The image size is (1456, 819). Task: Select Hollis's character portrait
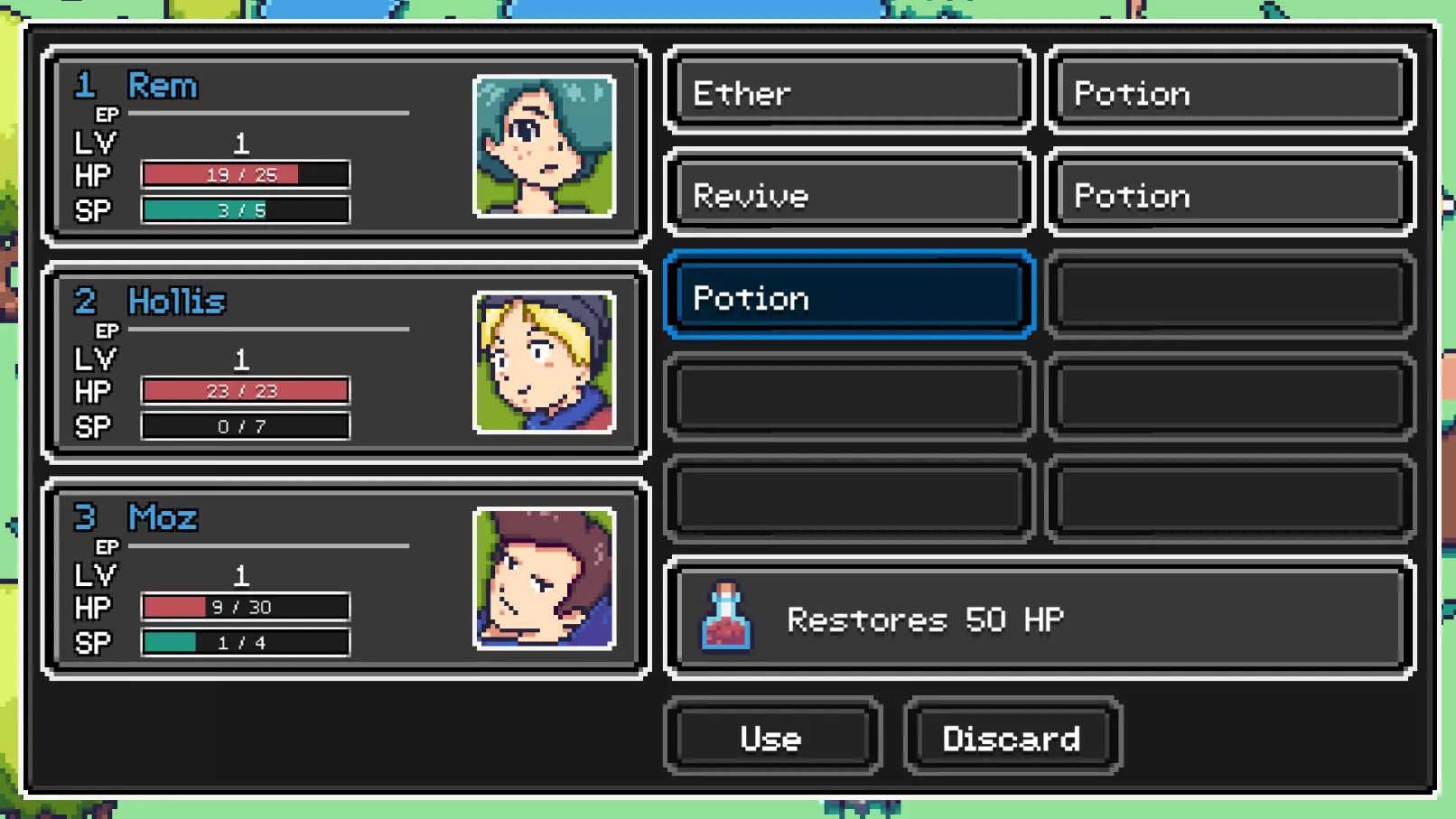(x=541, y=364)
